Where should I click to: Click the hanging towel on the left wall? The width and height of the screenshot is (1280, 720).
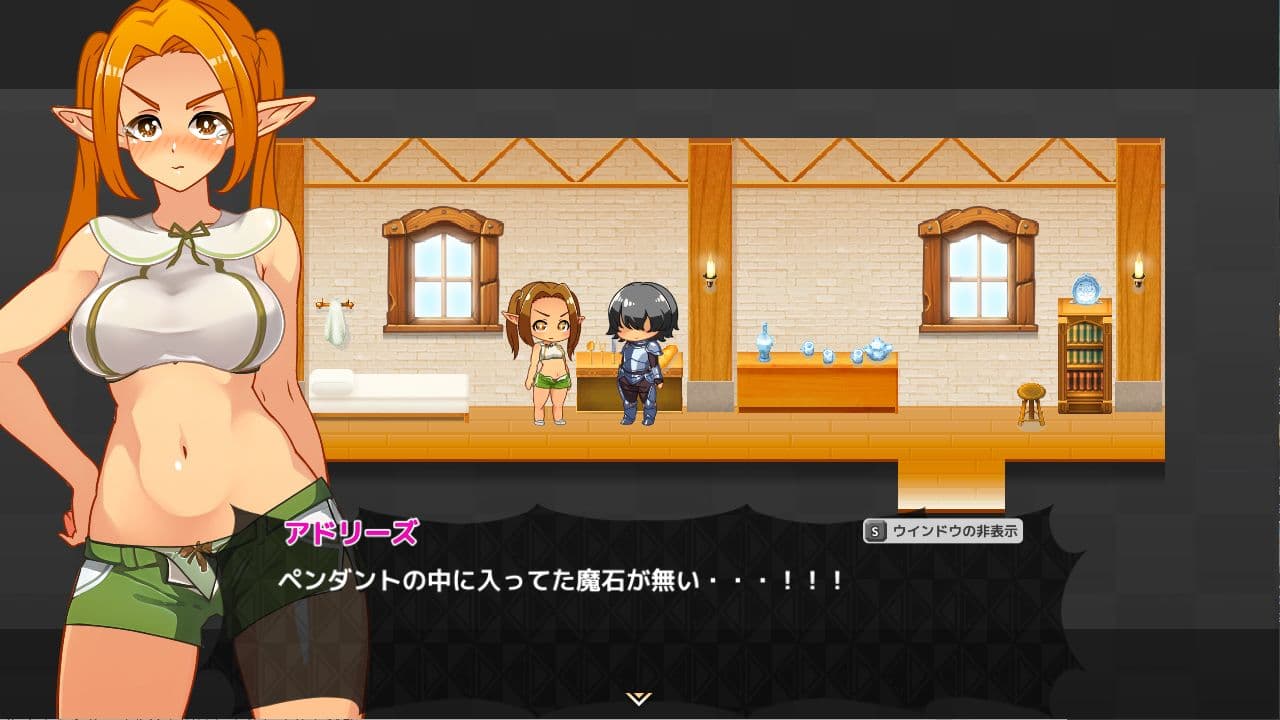pos(337,320)
